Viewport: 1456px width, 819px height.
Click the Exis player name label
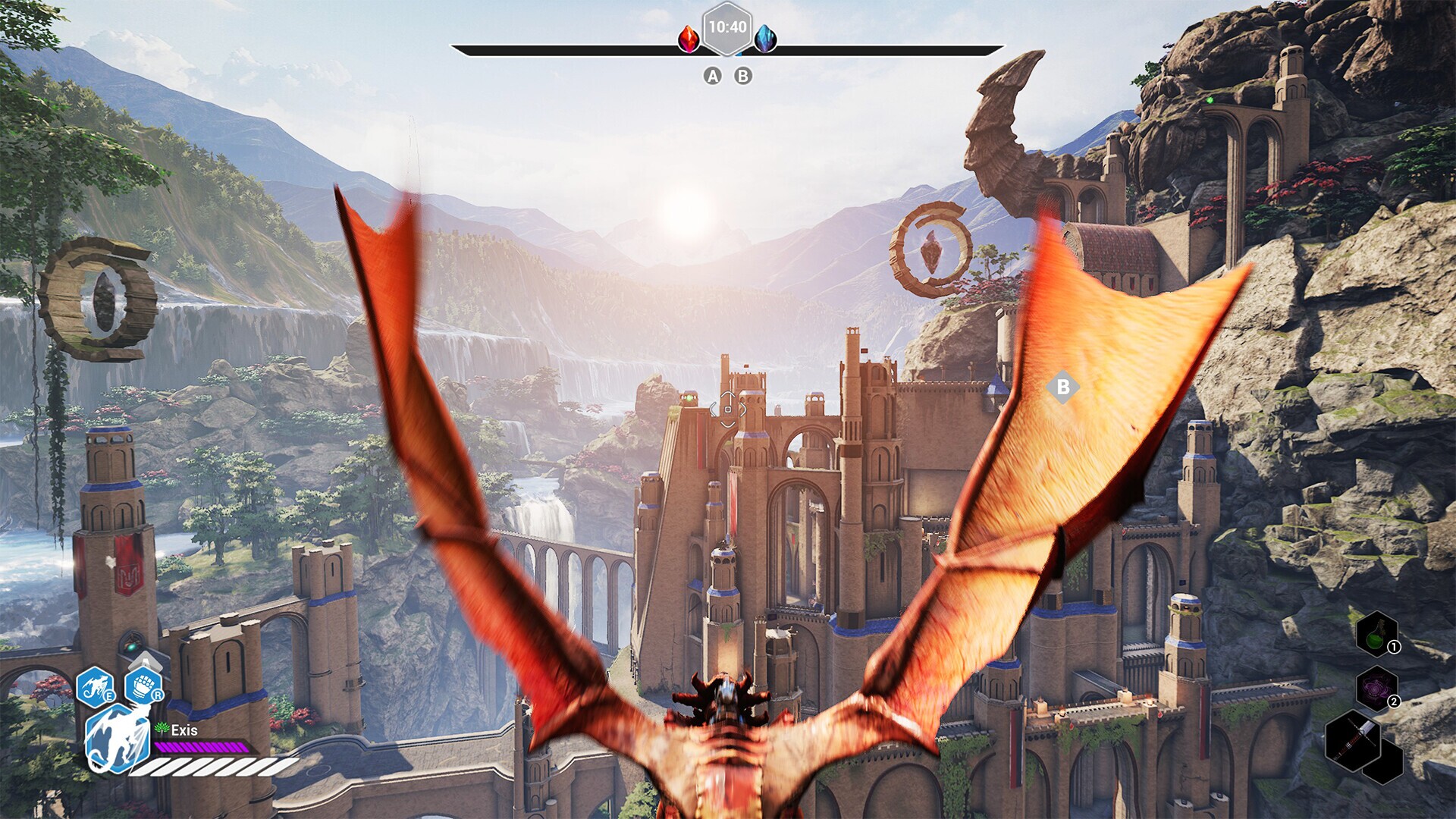[x=185, y=730]
